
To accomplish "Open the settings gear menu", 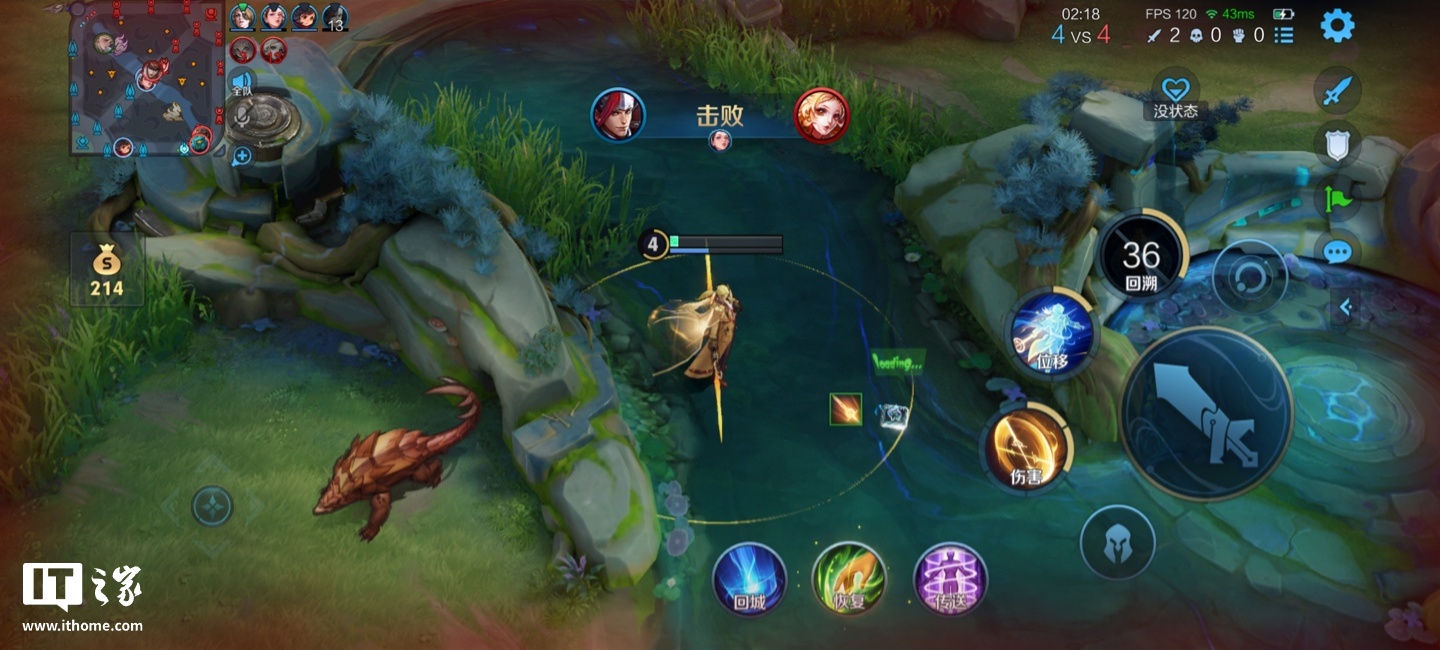I will pyautogui.click(x=1337, y=25).
